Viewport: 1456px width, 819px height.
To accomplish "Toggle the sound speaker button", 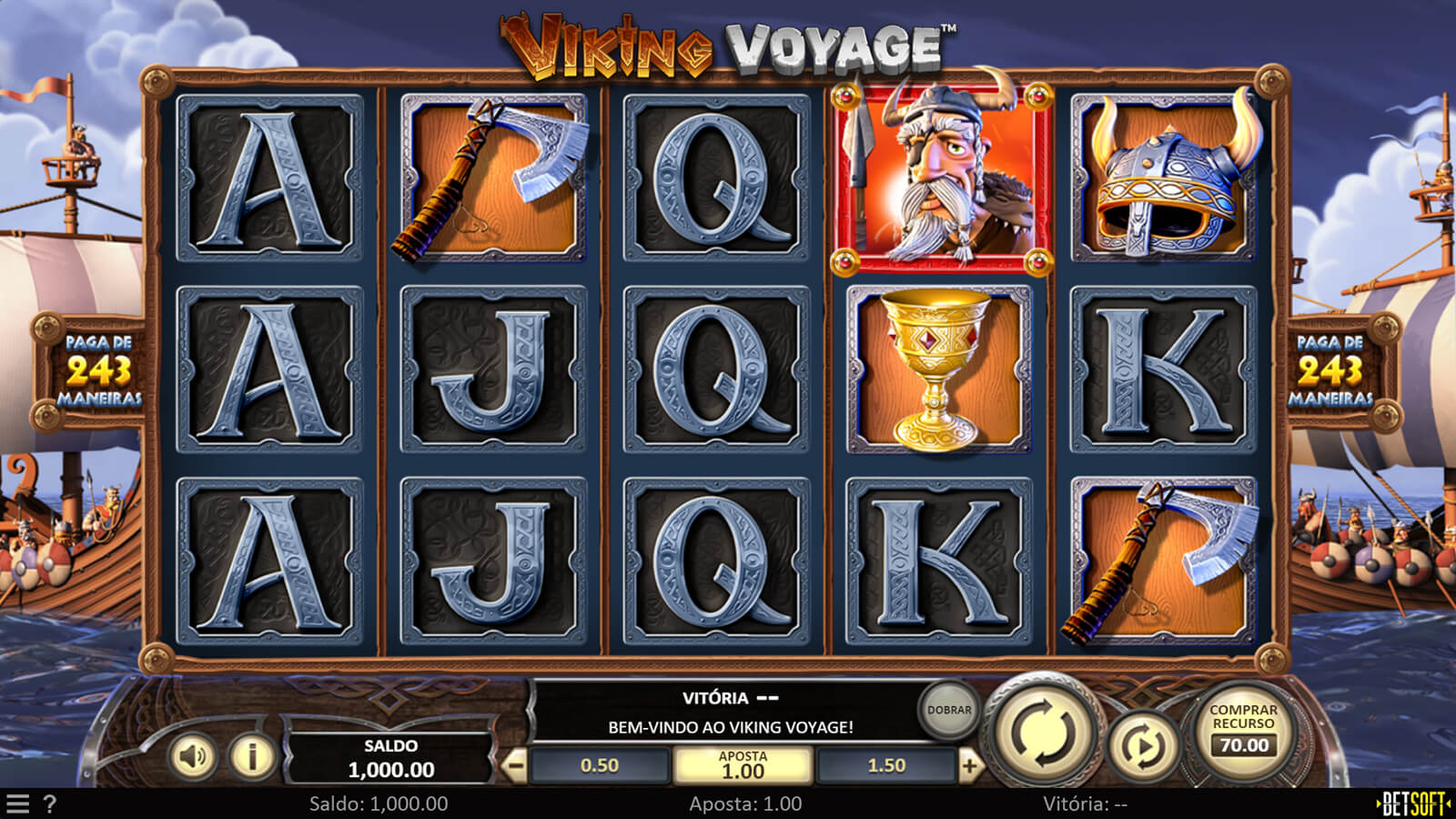I will 192,756.
